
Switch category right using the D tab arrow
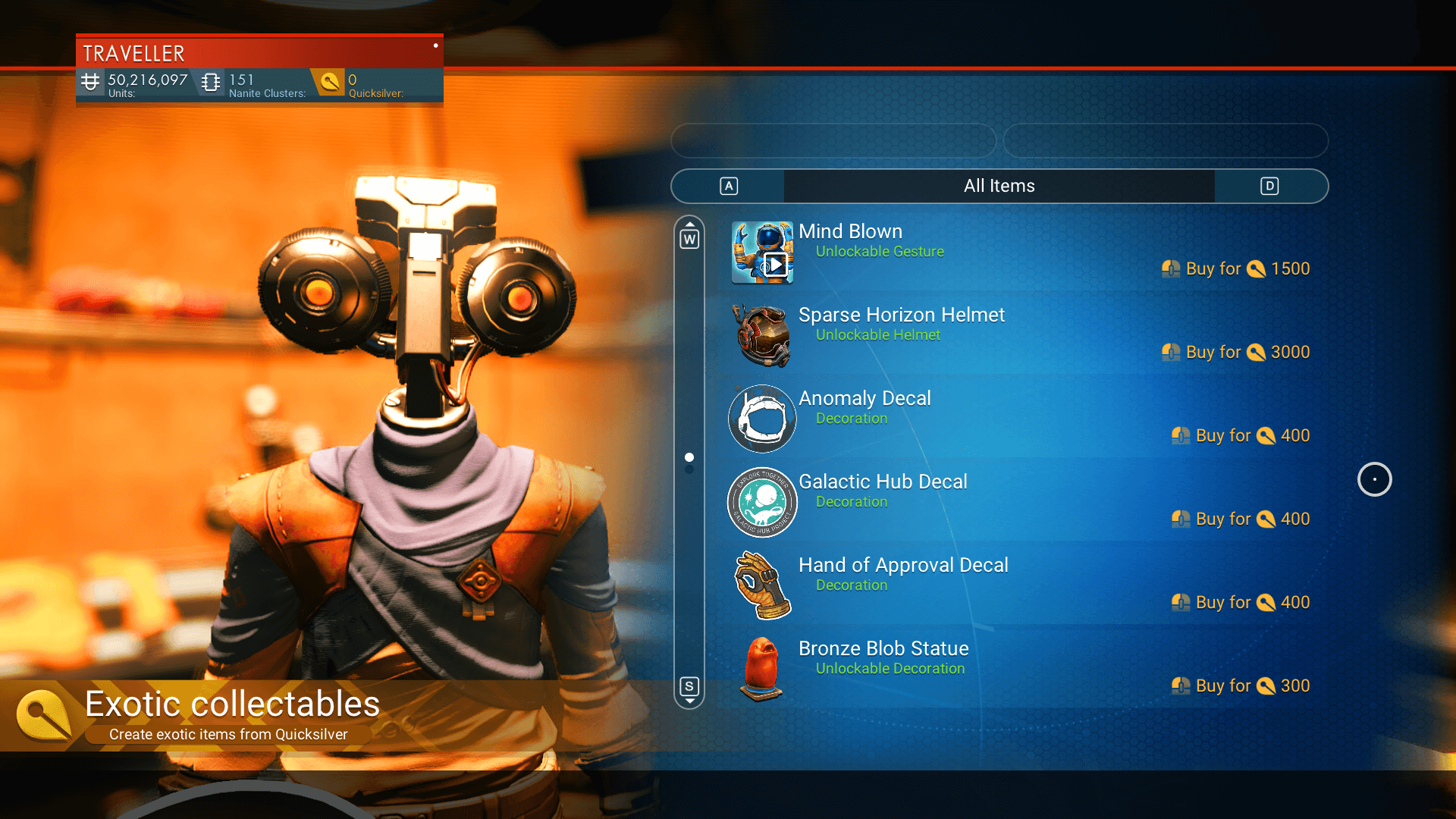[1269, 186]
